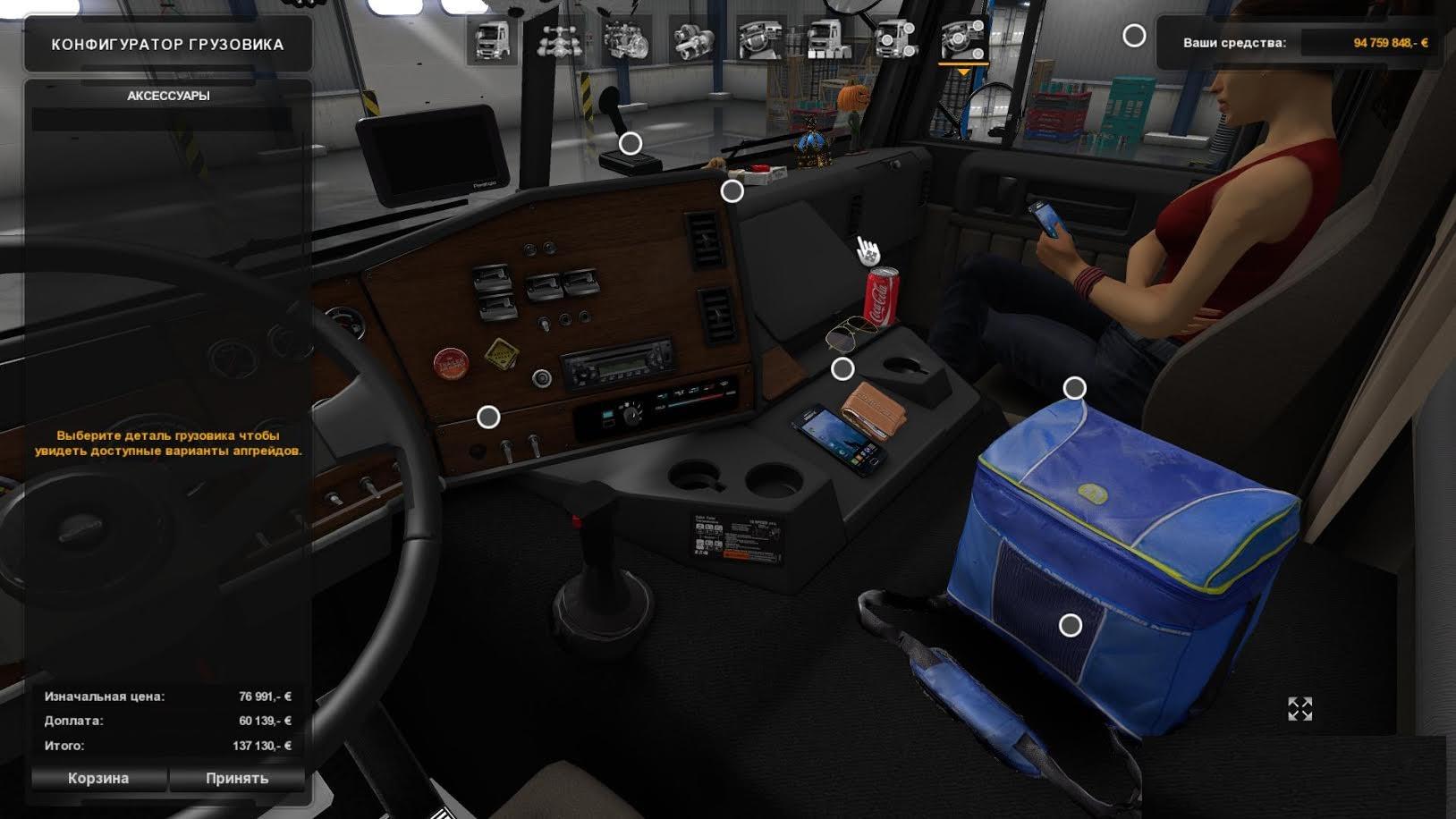1456x819 pixels.
Task: Select the slot marker on top of the dashboard
Action: tap(732, 190)
